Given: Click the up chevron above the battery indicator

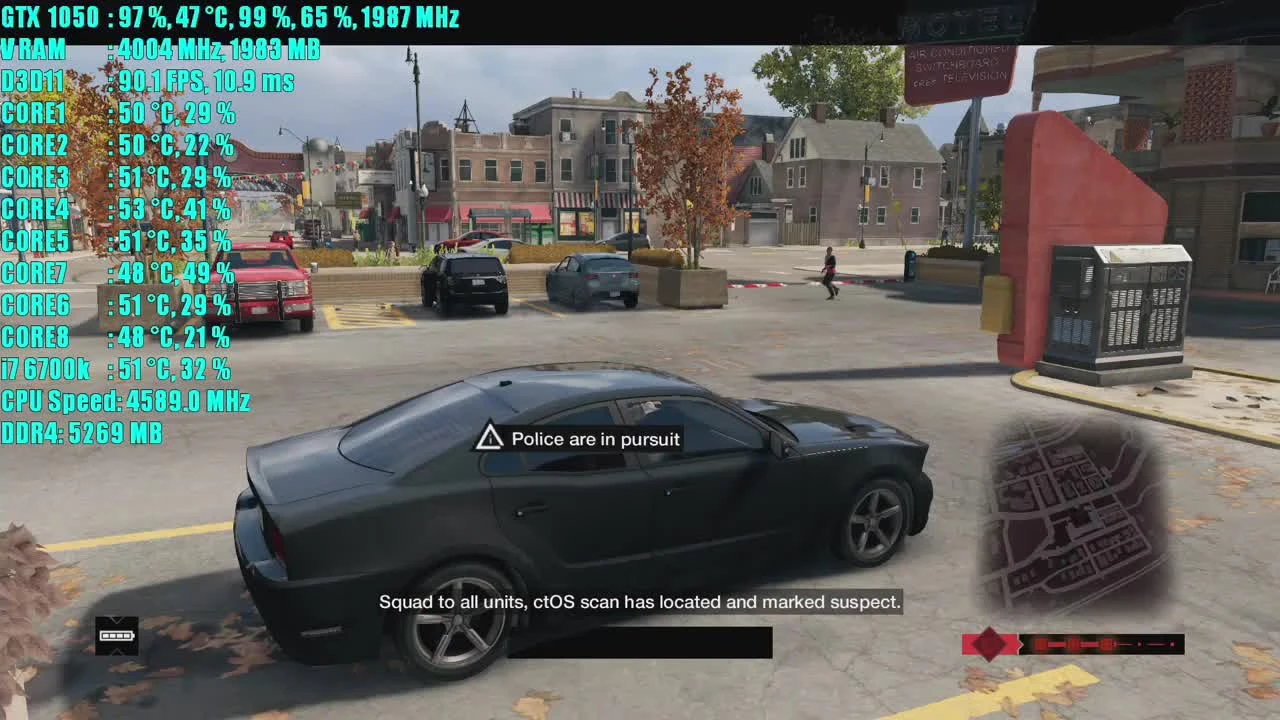Looking at the screenshot, I should point(117,618).
